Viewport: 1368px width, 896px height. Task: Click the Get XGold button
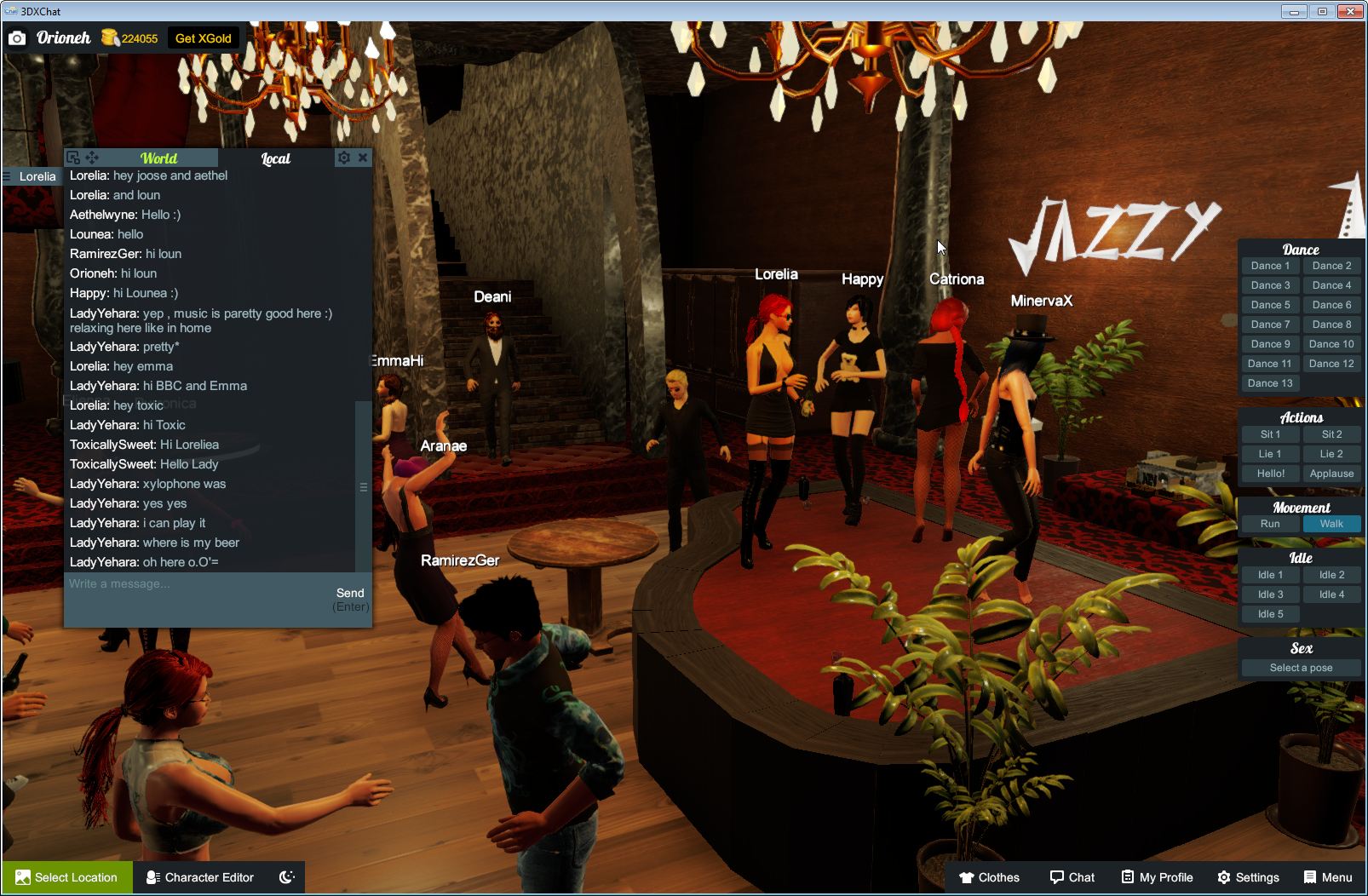tap(204, 37)
